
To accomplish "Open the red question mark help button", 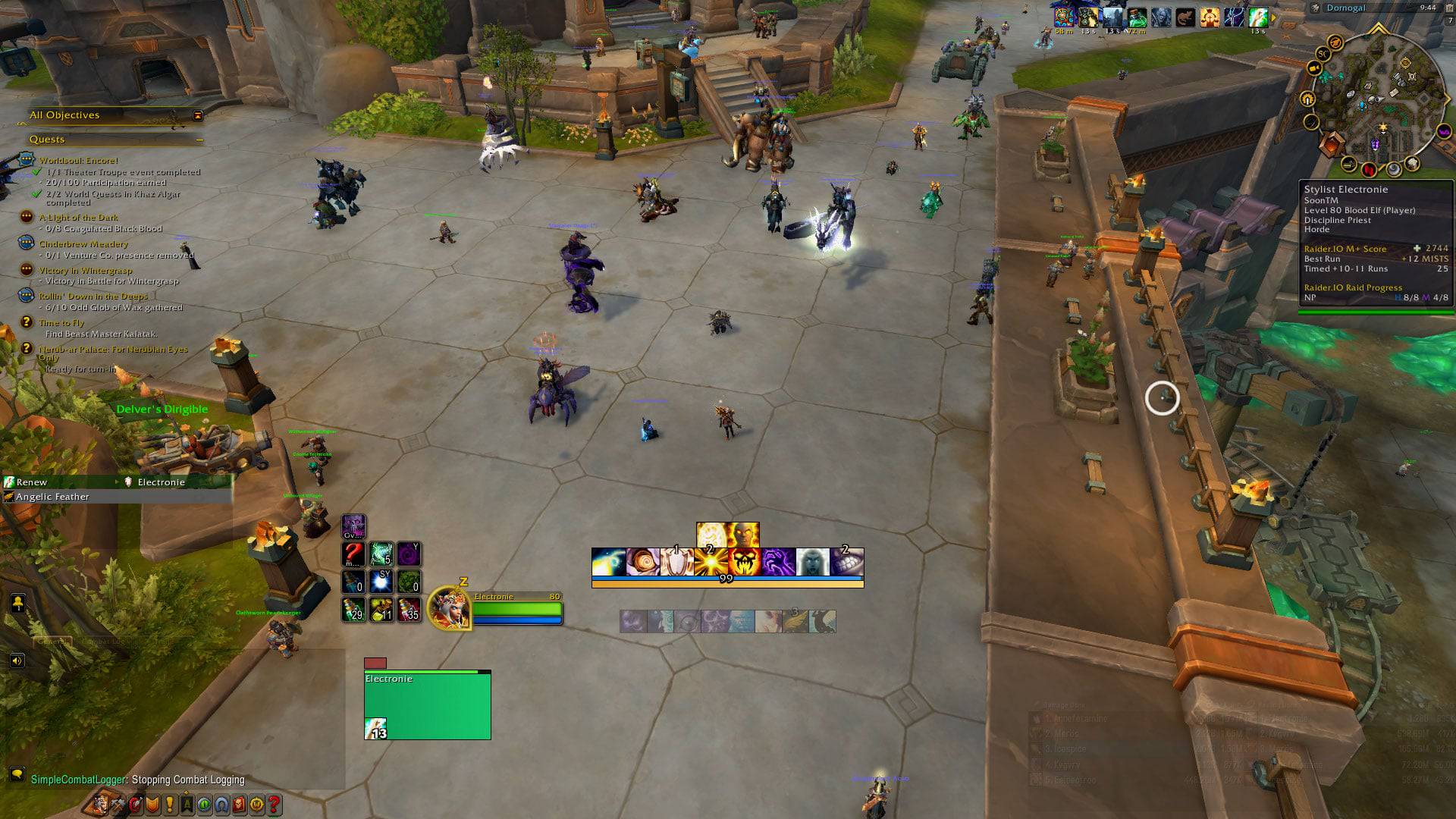I will 275,805.
